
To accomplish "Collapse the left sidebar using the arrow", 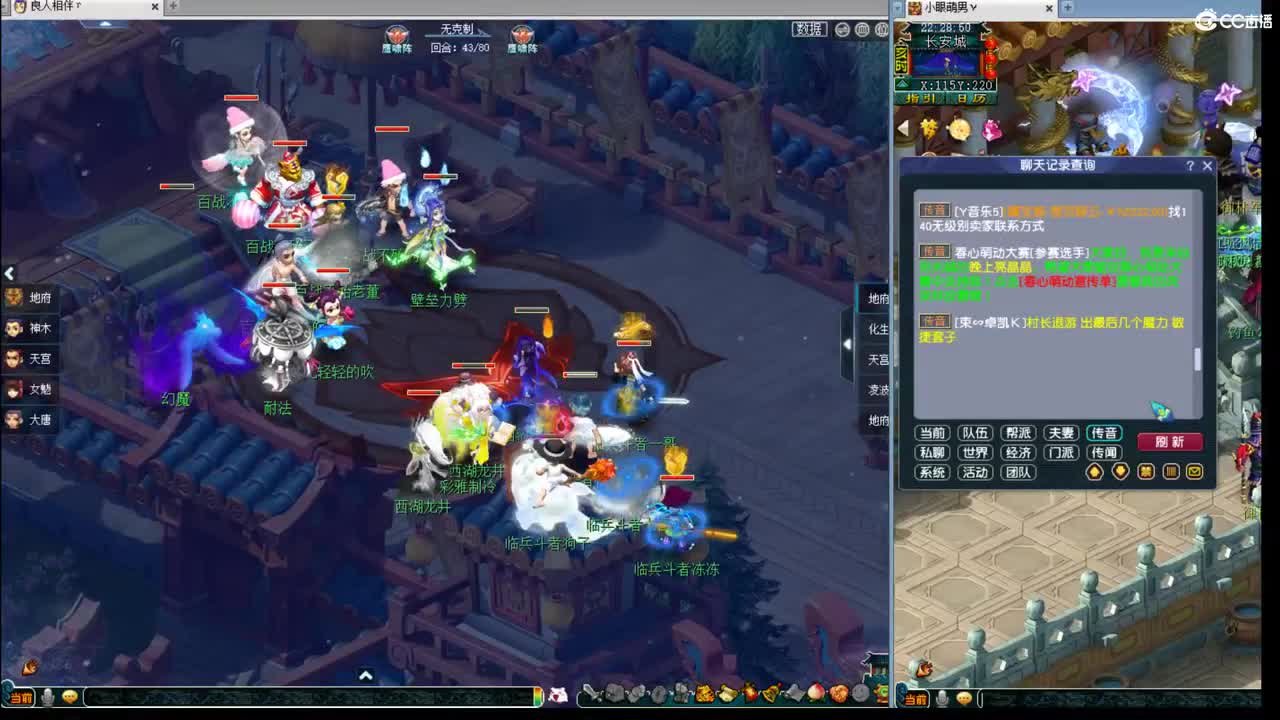I will tap(10, 273).
